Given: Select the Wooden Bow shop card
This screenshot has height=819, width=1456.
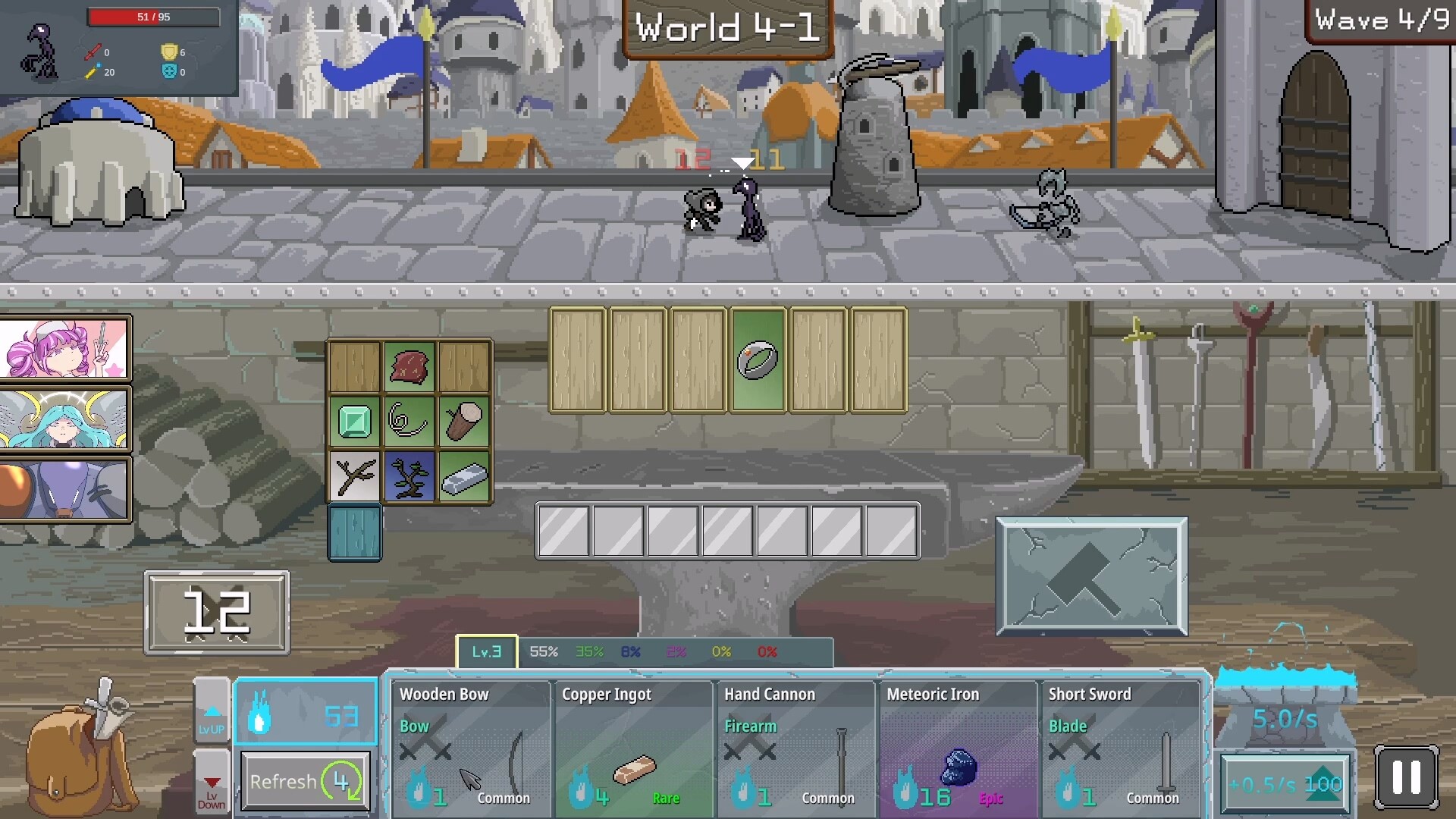Looking at the screenshot, I should coord(470,747).
